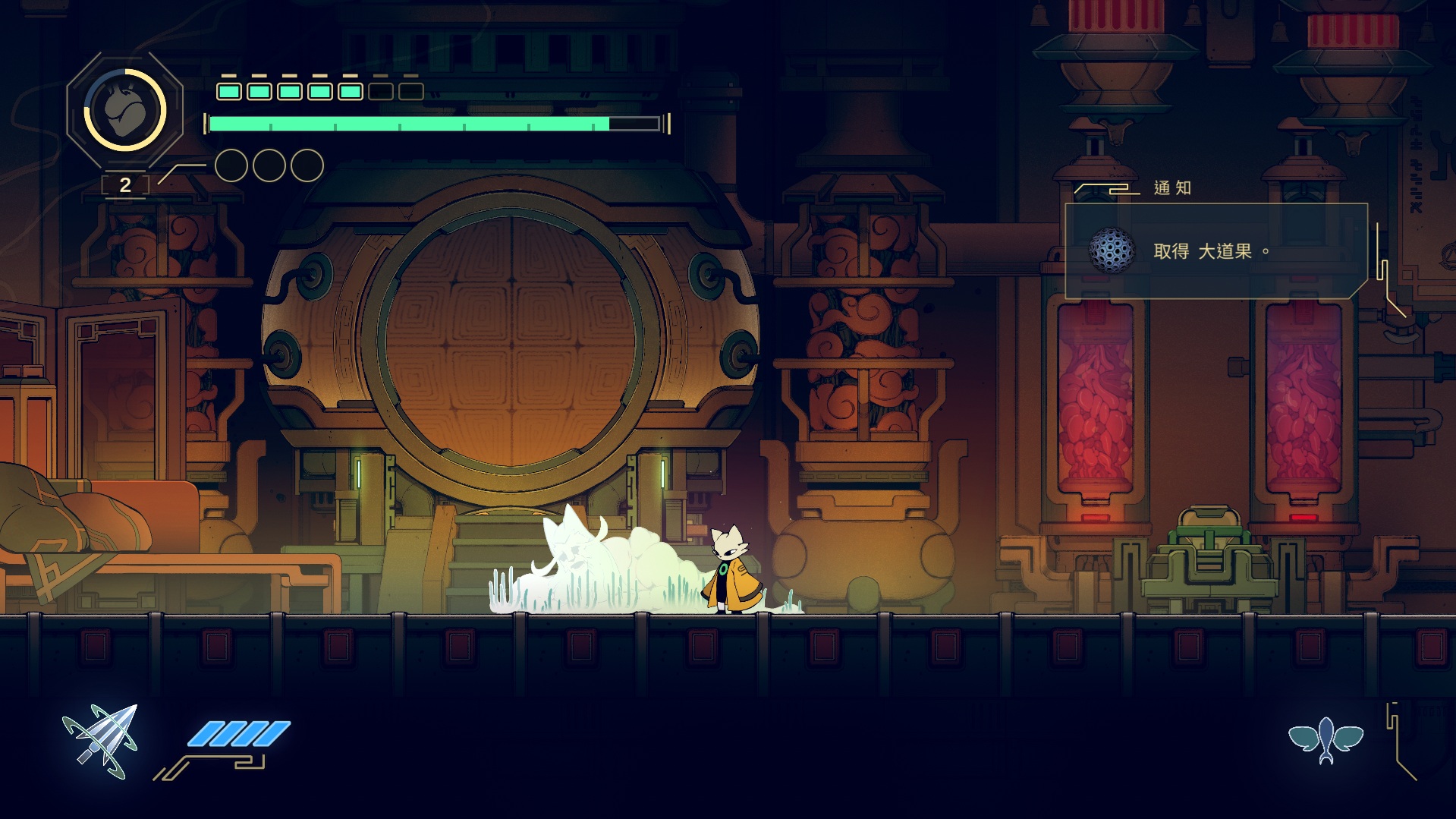Activate the butterfly ability icon

(x=1325, y=739)
